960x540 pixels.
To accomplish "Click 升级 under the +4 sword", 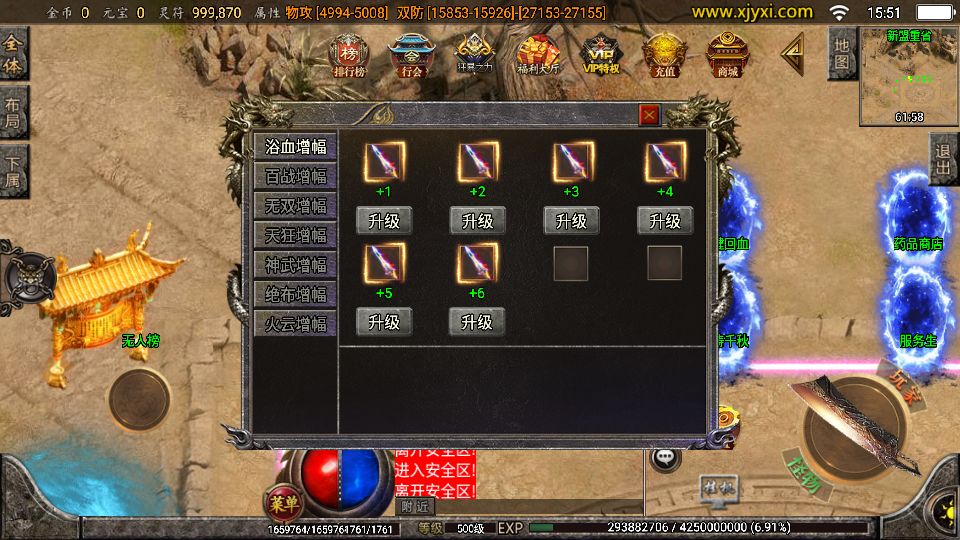I will pyautogui.click(x=665, y=221).
